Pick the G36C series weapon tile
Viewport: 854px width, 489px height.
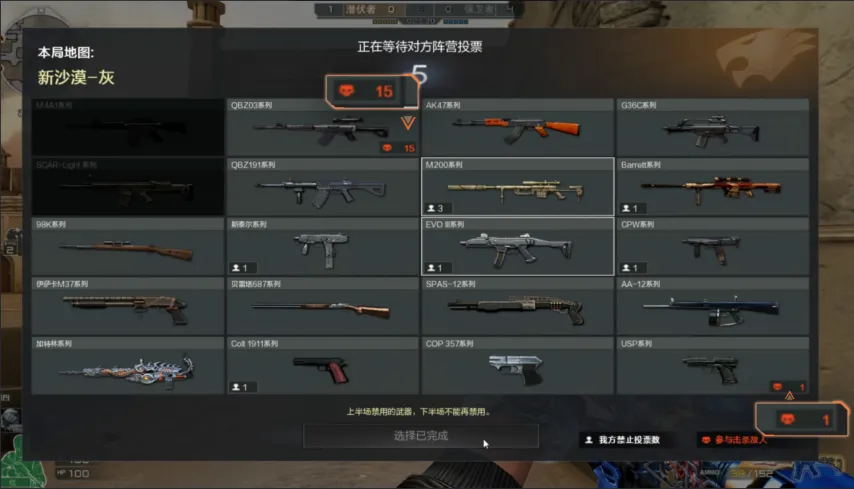(712, 127)
